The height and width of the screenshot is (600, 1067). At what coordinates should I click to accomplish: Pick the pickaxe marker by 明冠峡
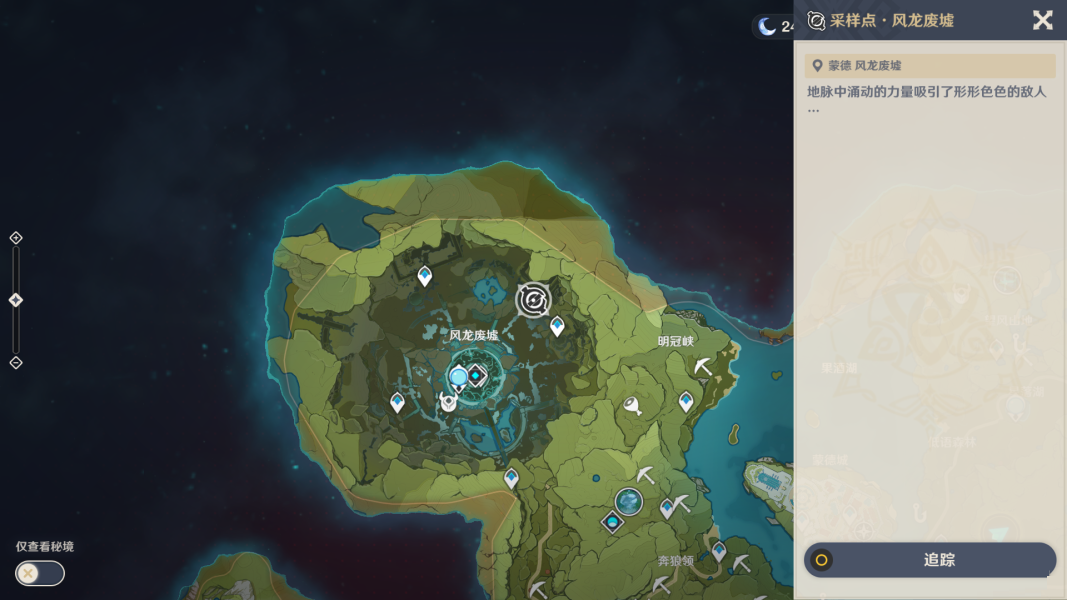click(703, 367)
